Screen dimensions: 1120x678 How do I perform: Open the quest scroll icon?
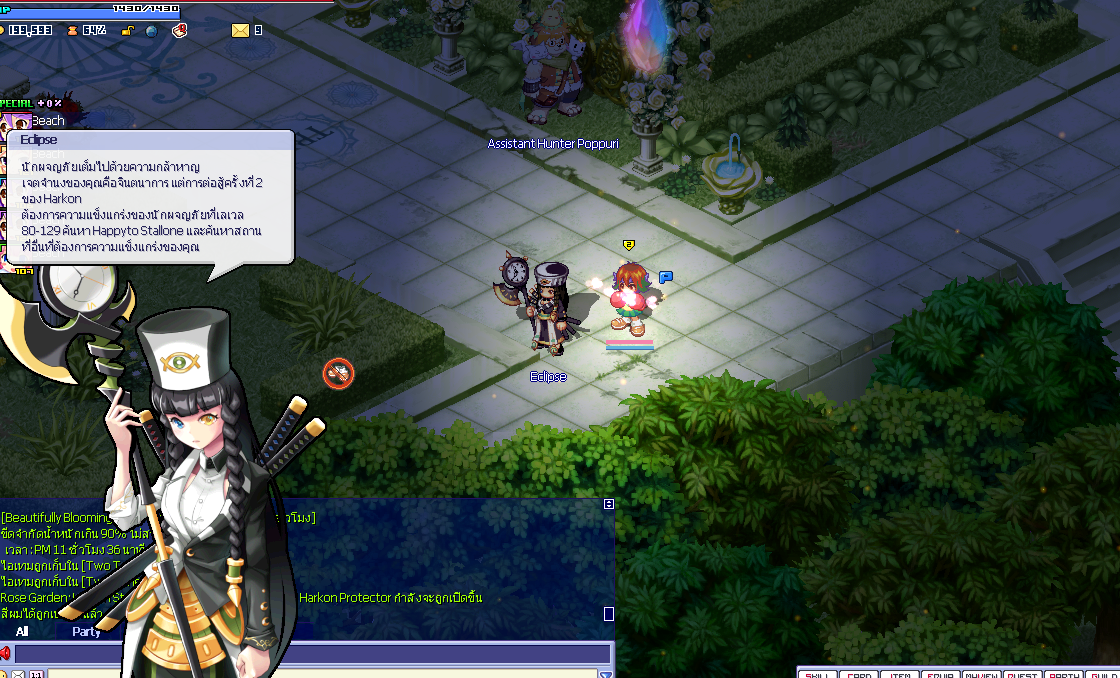point(180,30)
